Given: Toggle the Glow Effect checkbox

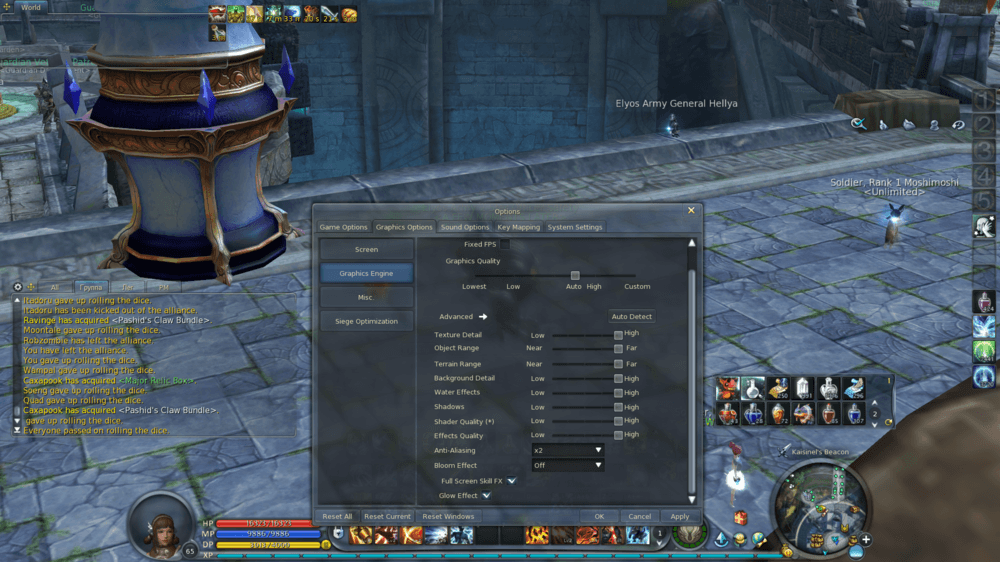Looking at the screenshot, I should (486, 495).
